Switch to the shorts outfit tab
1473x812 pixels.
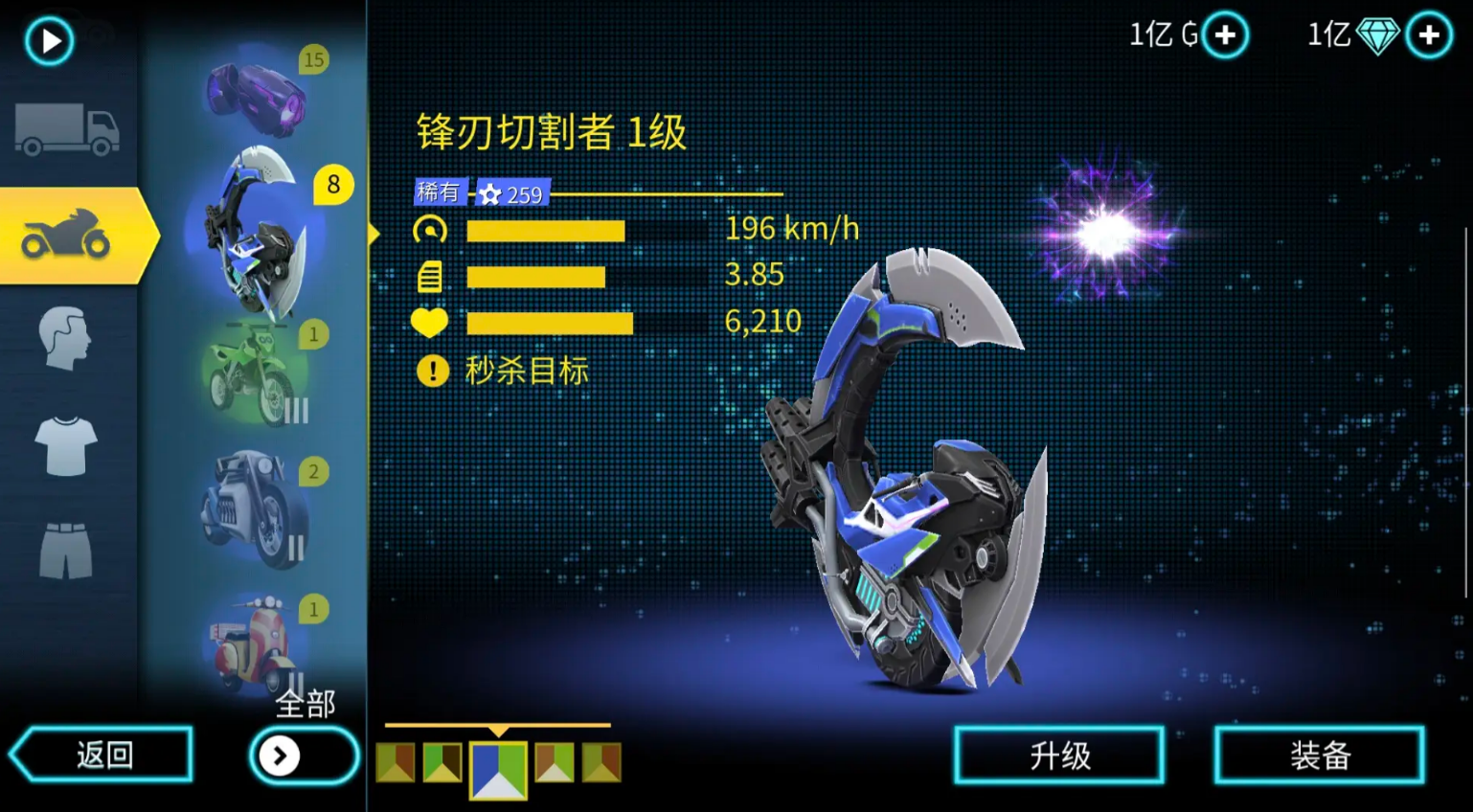pos(67,551)
